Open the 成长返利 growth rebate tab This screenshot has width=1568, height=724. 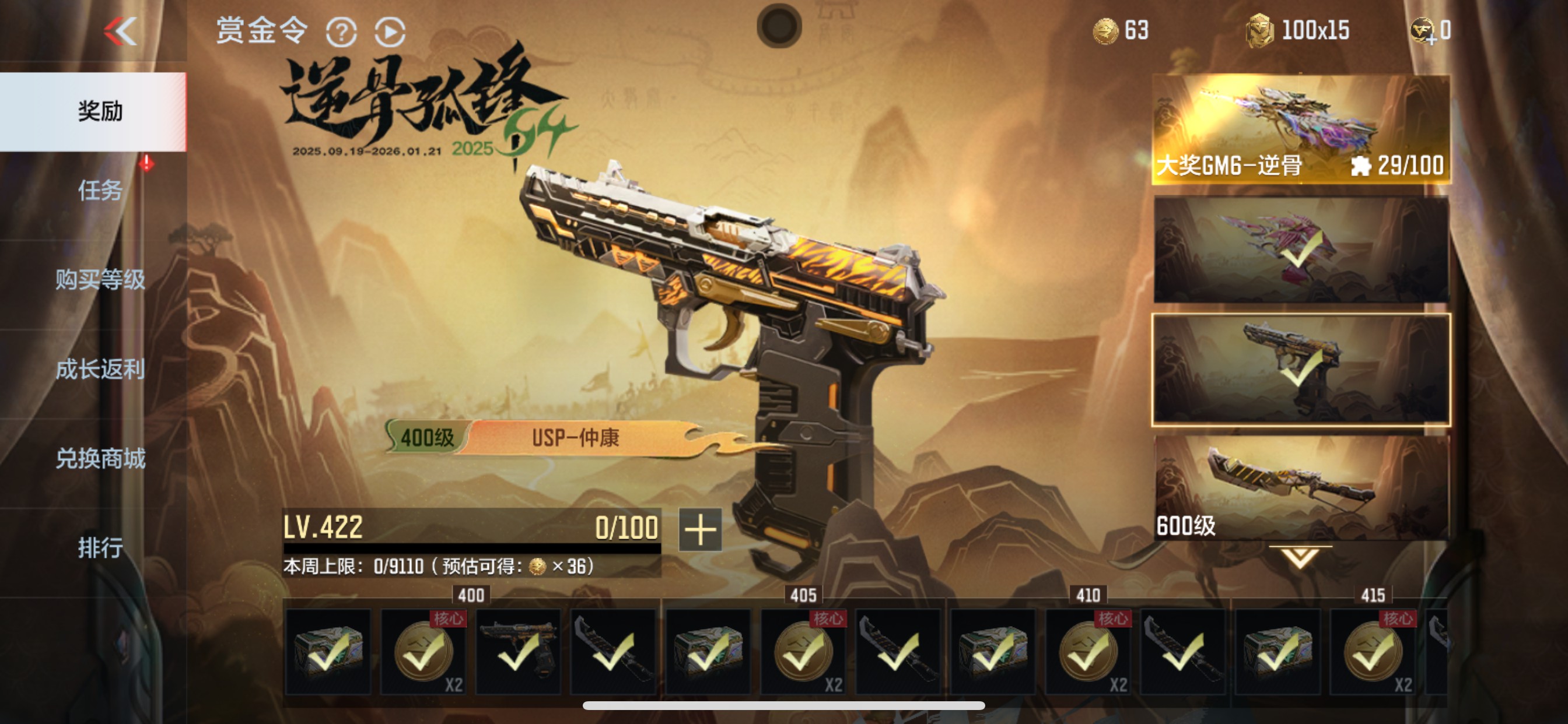click(x=100, y=370)
